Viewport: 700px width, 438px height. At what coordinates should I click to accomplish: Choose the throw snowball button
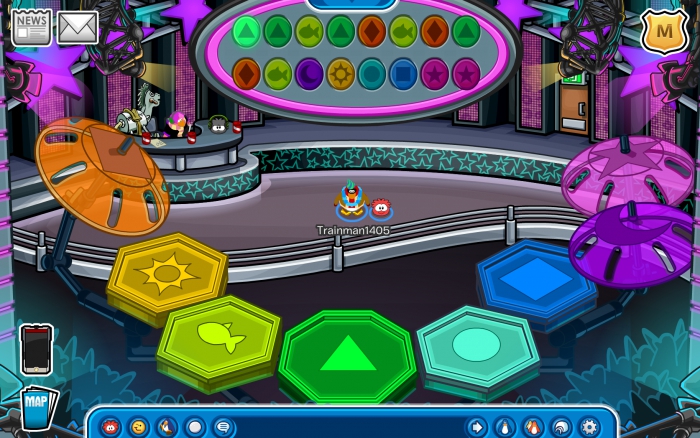(x=194, y=427)
